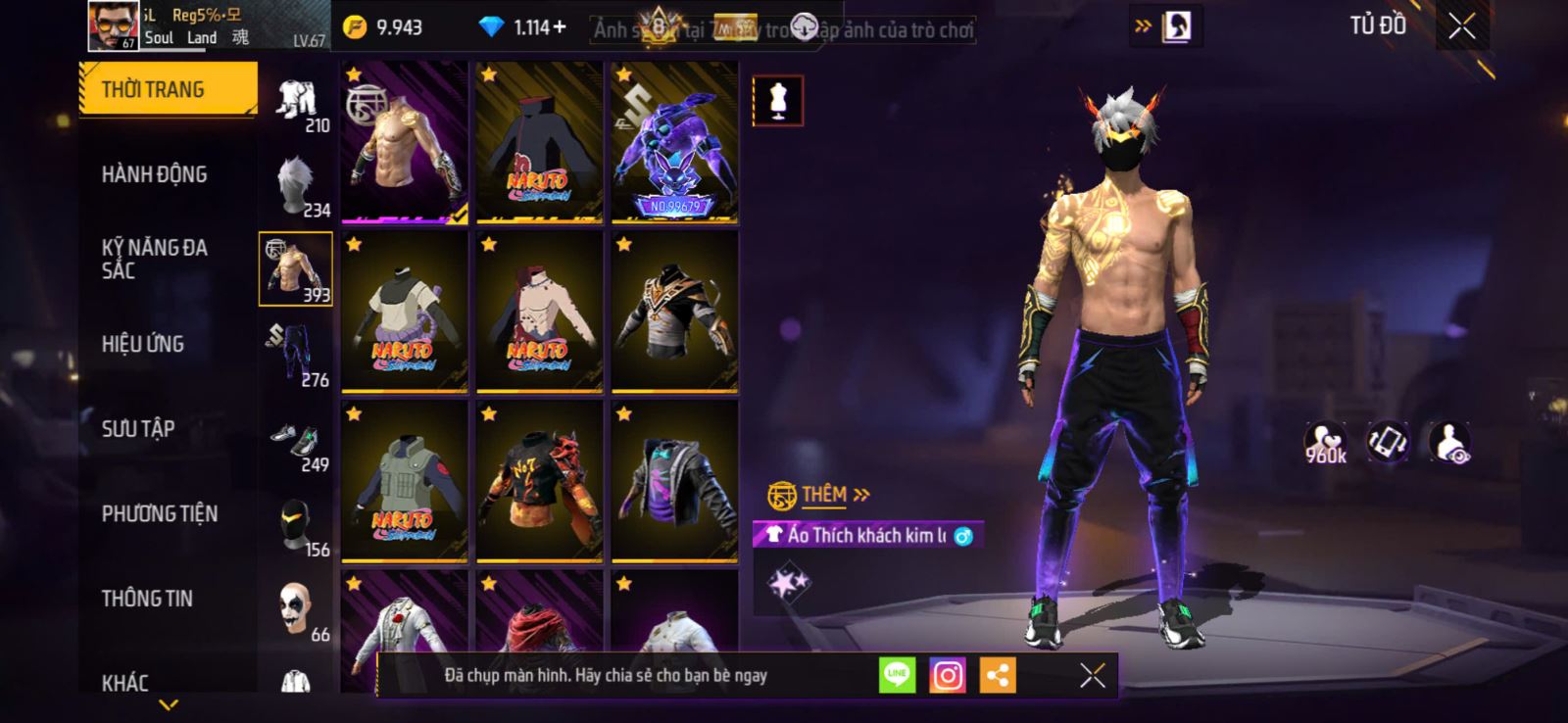The image size is (1568, 723).
Task: Open the shoes category with 249 items
Action: pos(297,446)
